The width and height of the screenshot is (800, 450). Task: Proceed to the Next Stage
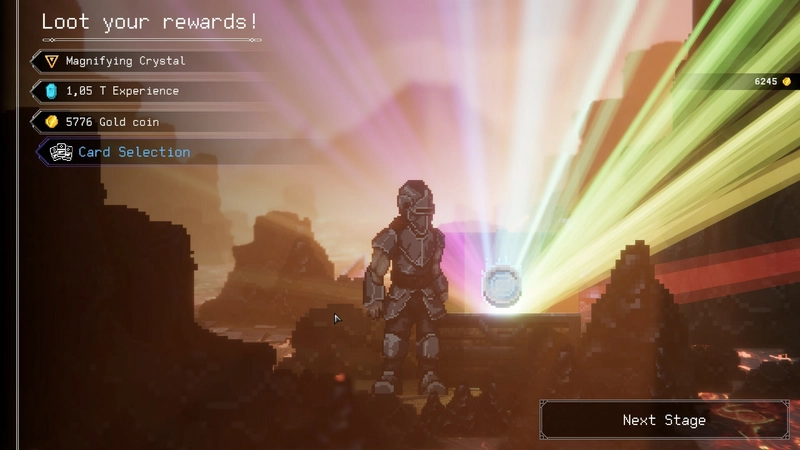pyautogui.click(x=664, y=420)
